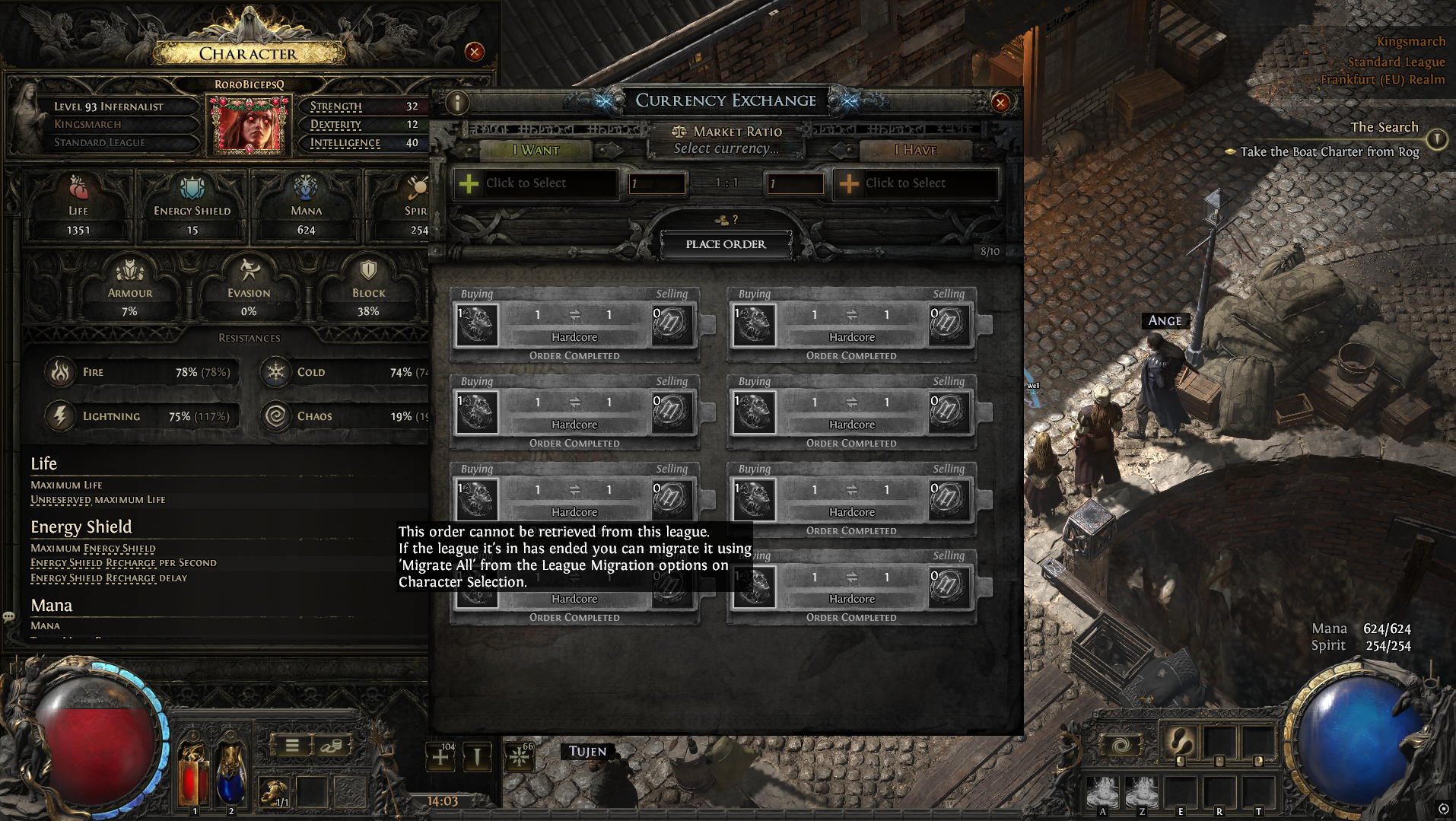
Task: Show the Armour defence details
Action: [130, 289]
